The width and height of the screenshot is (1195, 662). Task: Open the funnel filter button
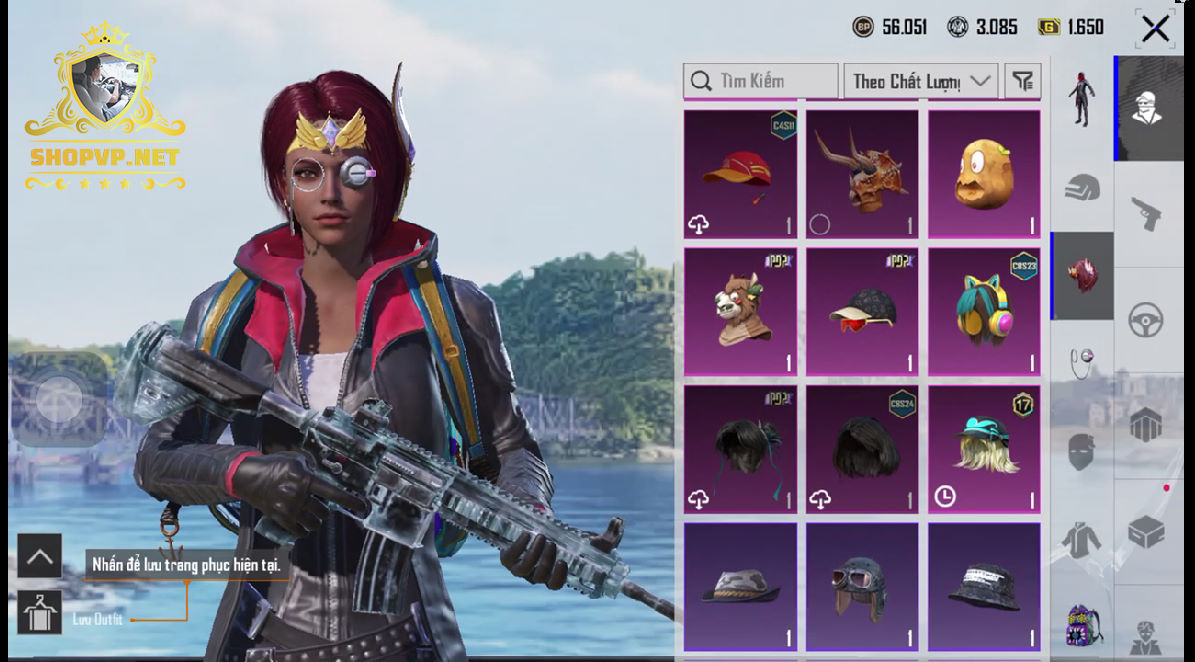(x=1023, y=81)
